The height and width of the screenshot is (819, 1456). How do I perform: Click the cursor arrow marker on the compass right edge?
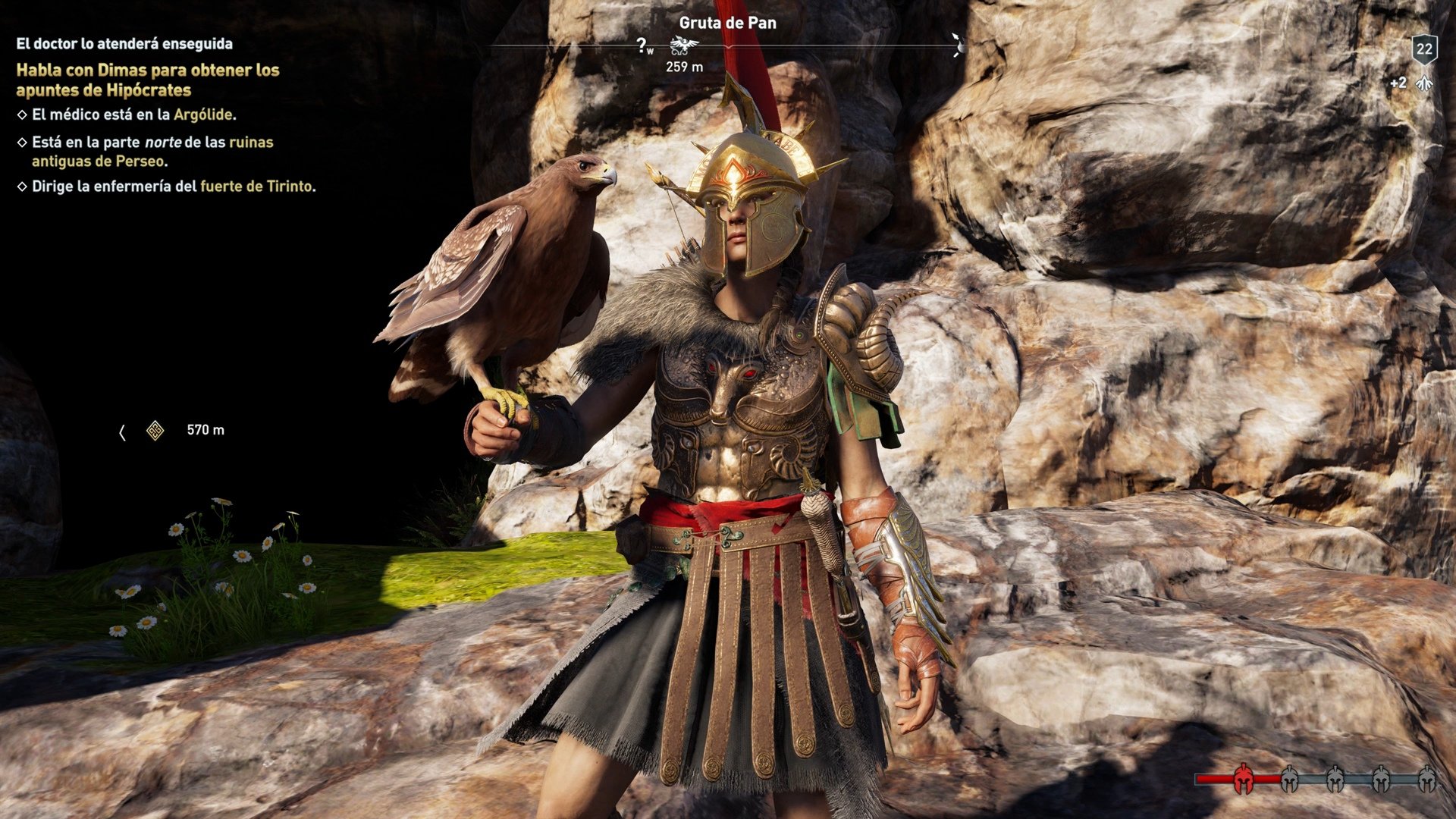(954, 42)
